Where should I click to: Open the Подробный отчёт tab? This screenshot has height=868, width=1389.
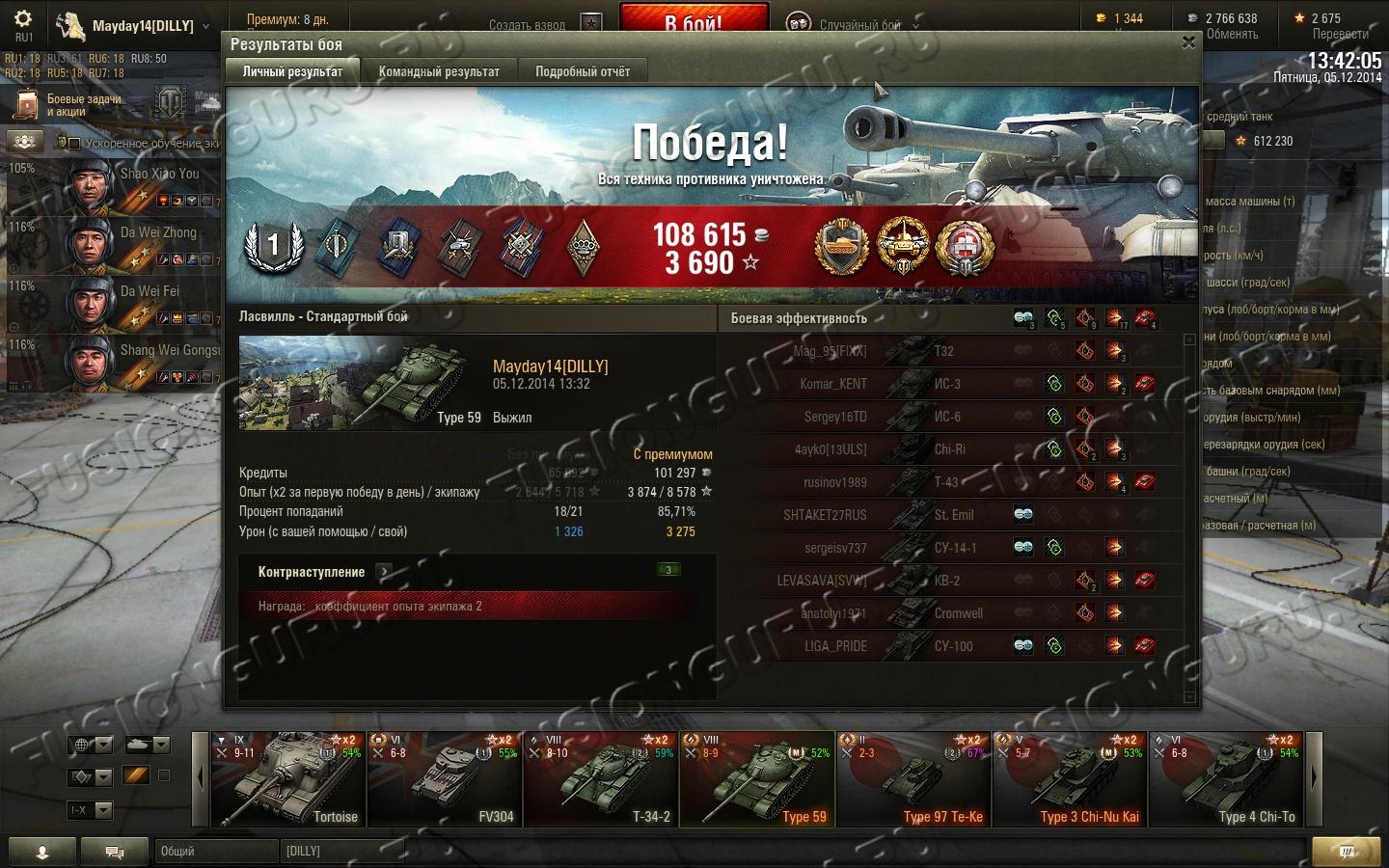(582, 71)
